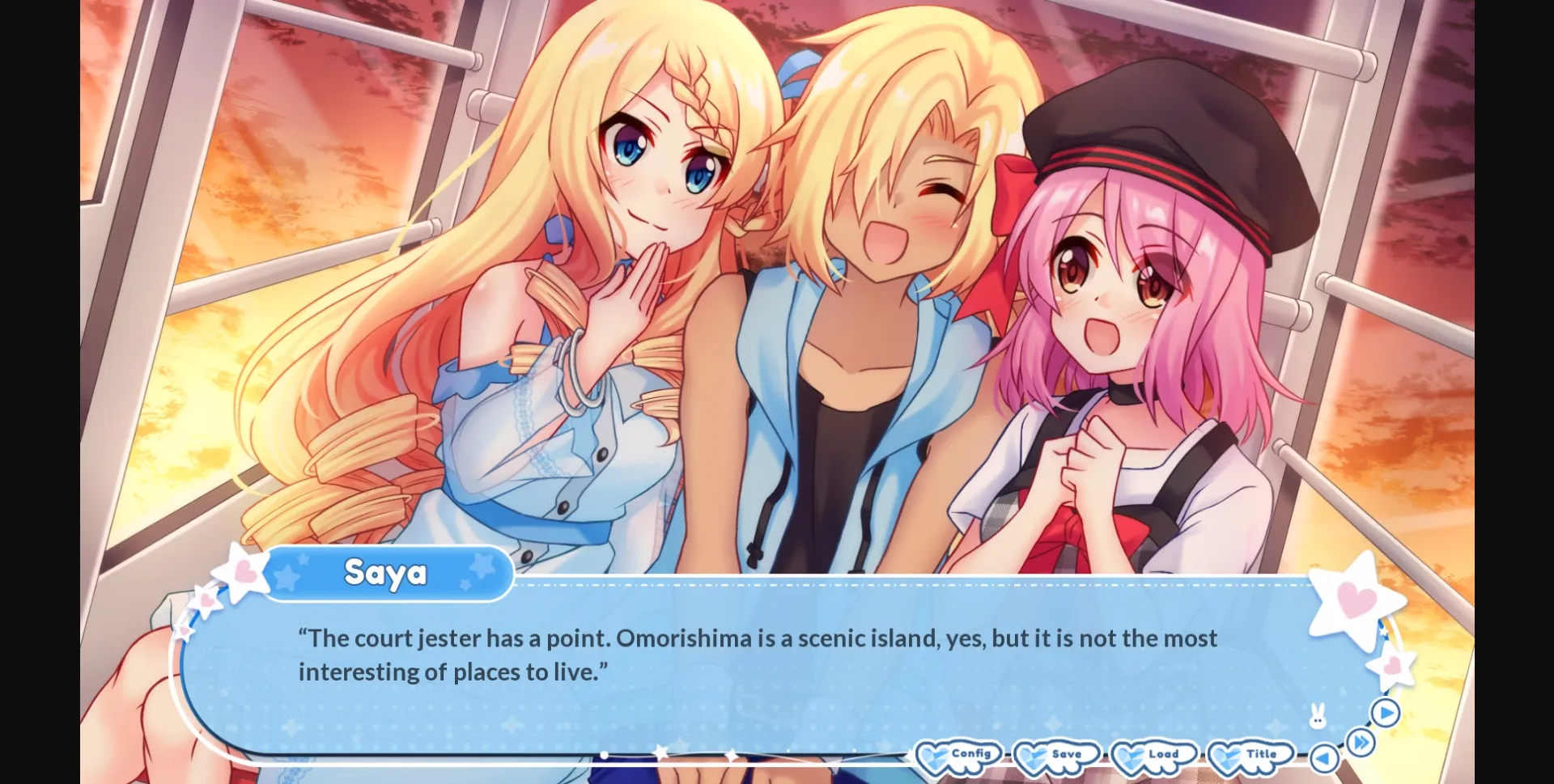Save the game progress
The height and width of the screenshot is (784, 1554).
click(1063, 756)
